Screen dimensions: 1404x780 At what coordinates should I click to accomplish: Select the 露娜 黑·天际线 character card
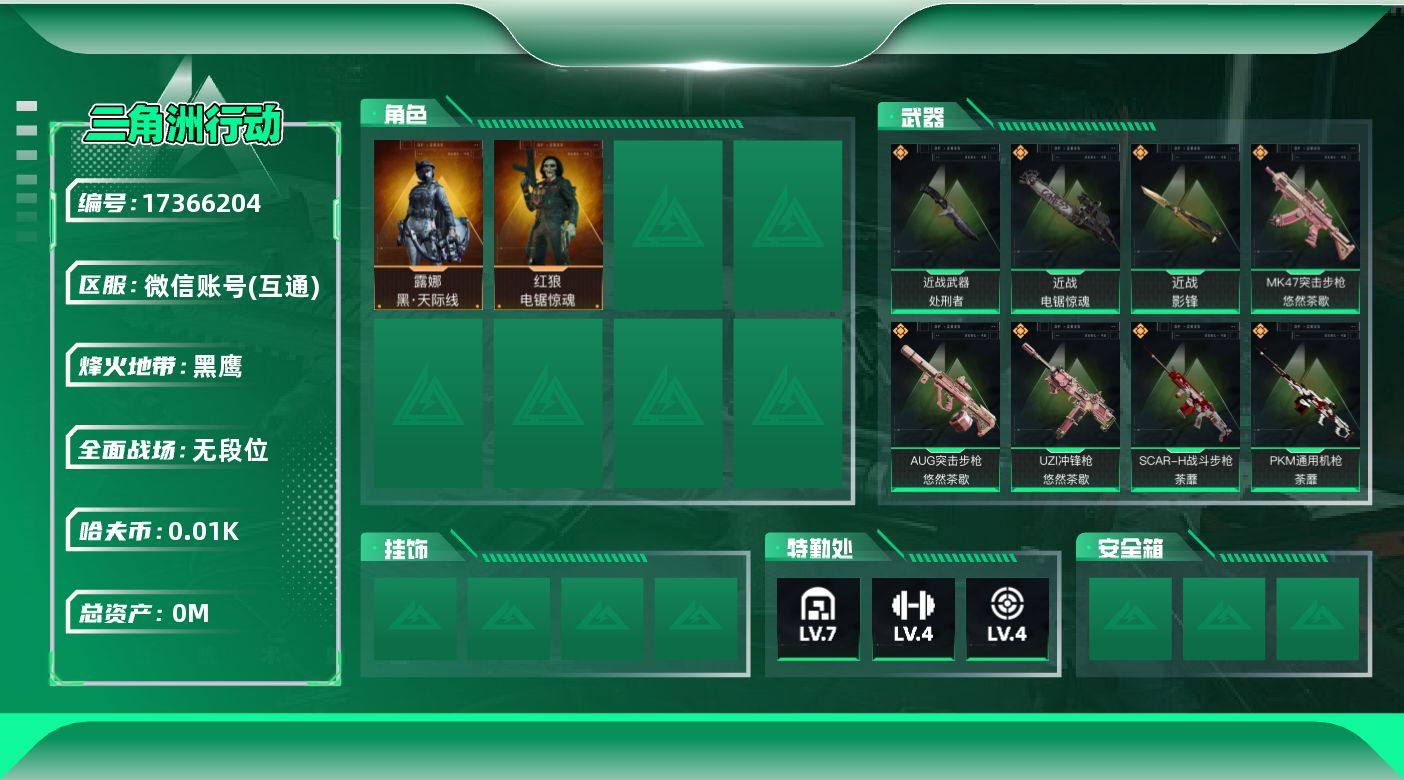428,225
